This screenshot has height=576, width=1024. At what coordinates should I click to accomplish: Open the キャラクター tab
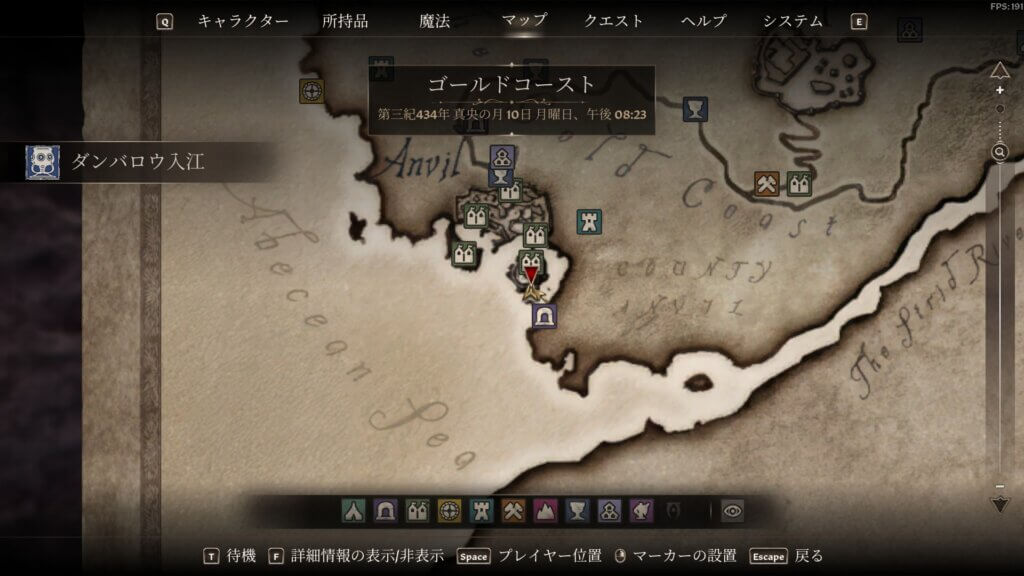pyautogui.click(x=243, y=21)
